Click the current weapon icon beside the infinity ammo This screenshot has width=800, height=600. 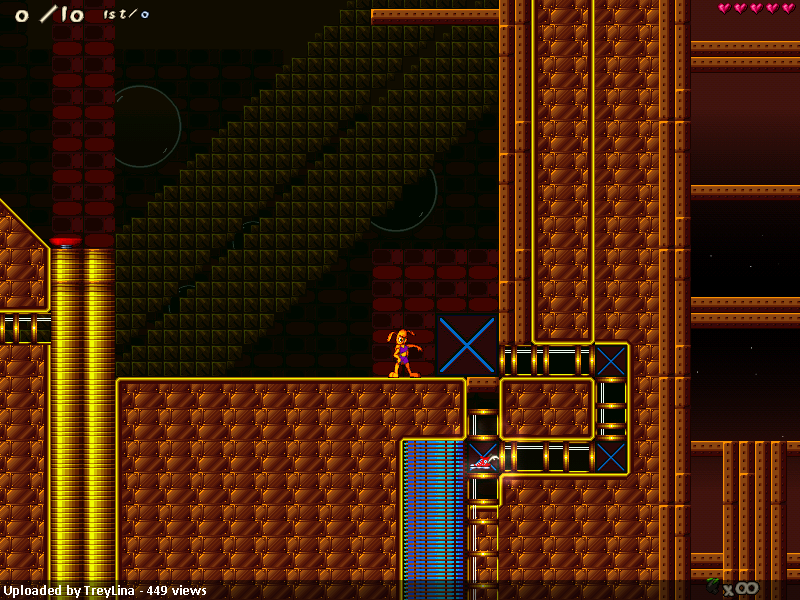714,584
